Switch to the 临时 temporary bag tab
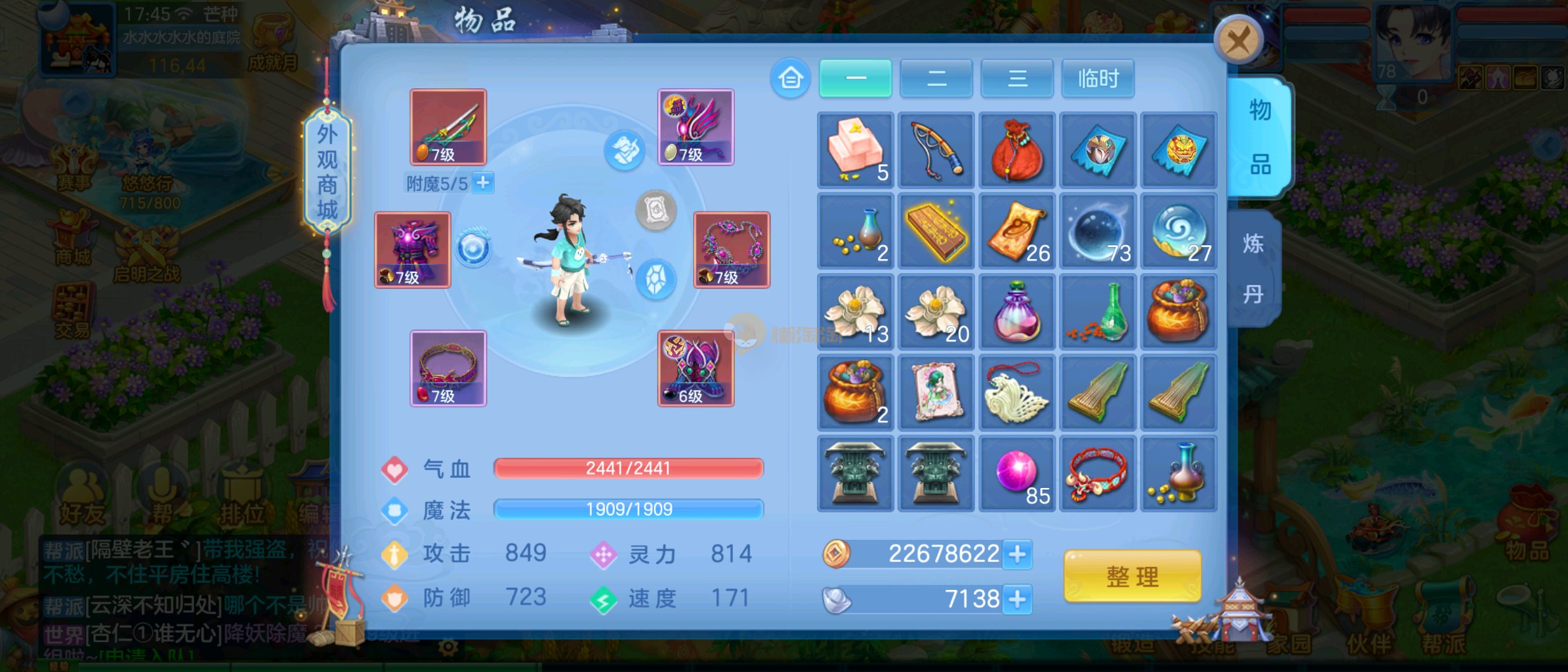This screenshot has height=672, width=1568. [x=1098, y=78]
